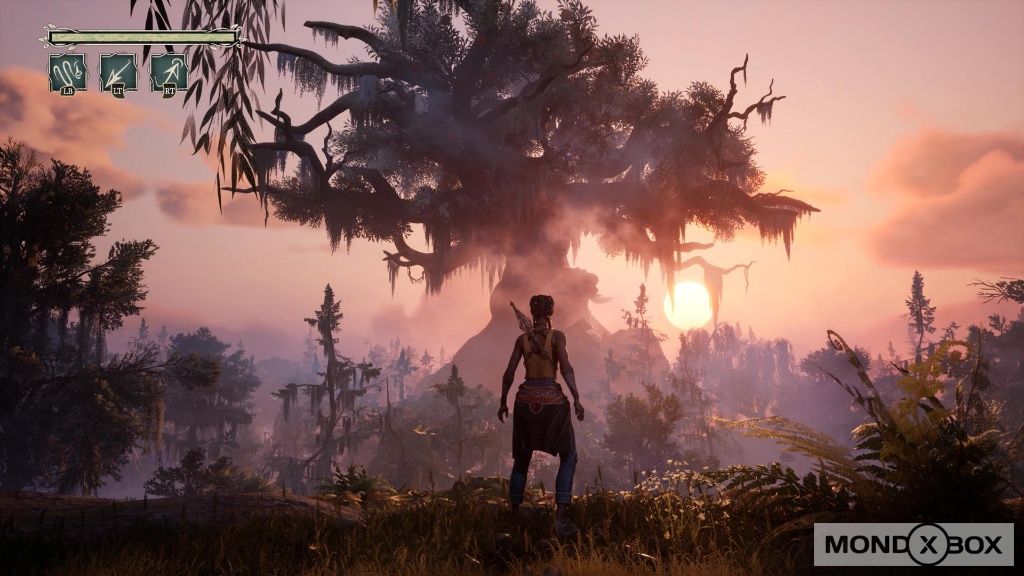Select the downward-pointing arrow ability
The width and height of the screenshot is (1024, 576).
pos(118,73)
